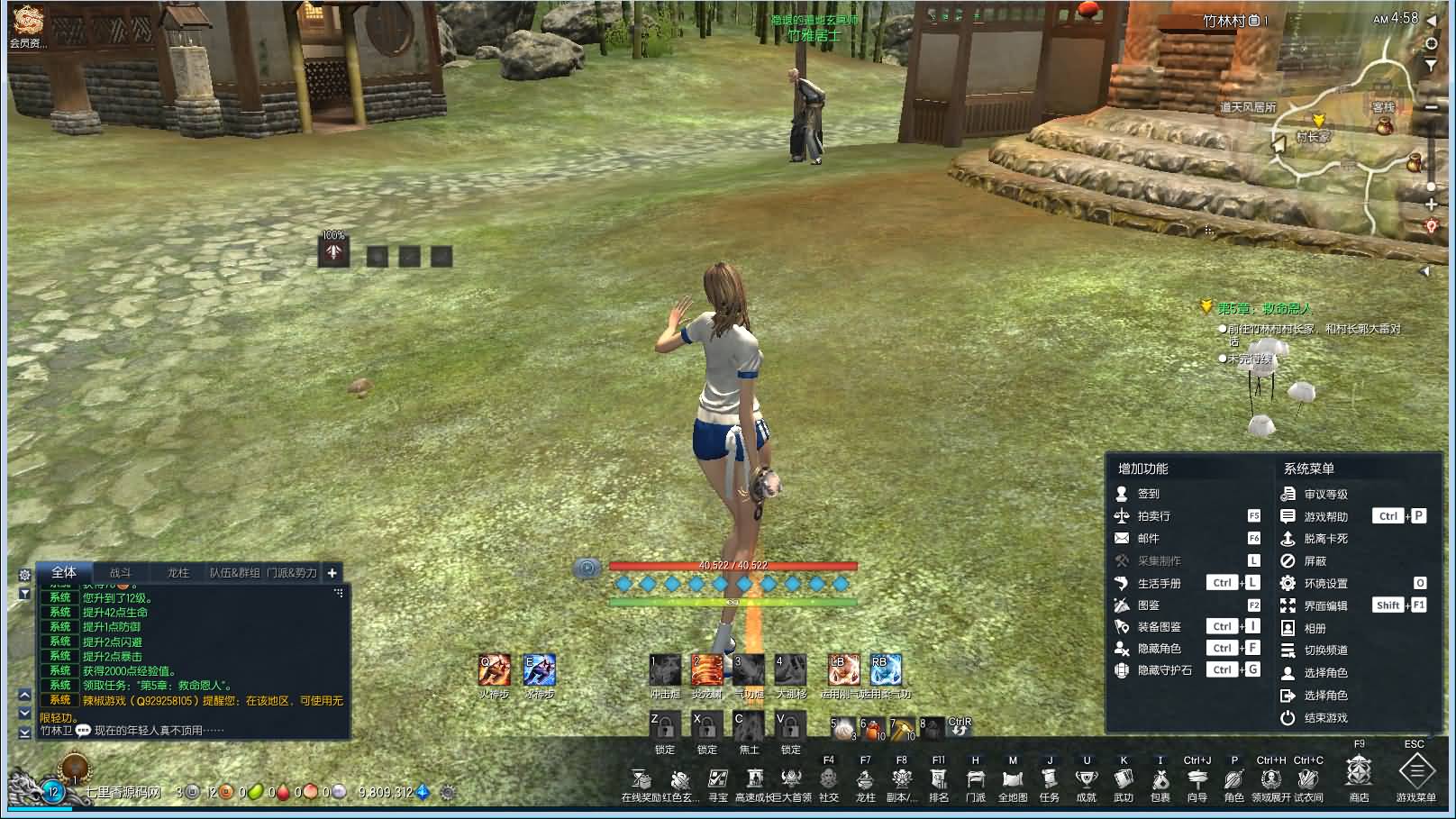Toggle 隐藏角色 hide characters option
Image resolution: width=1456 pixels, height=819 pixels.
click(1159, 648)
